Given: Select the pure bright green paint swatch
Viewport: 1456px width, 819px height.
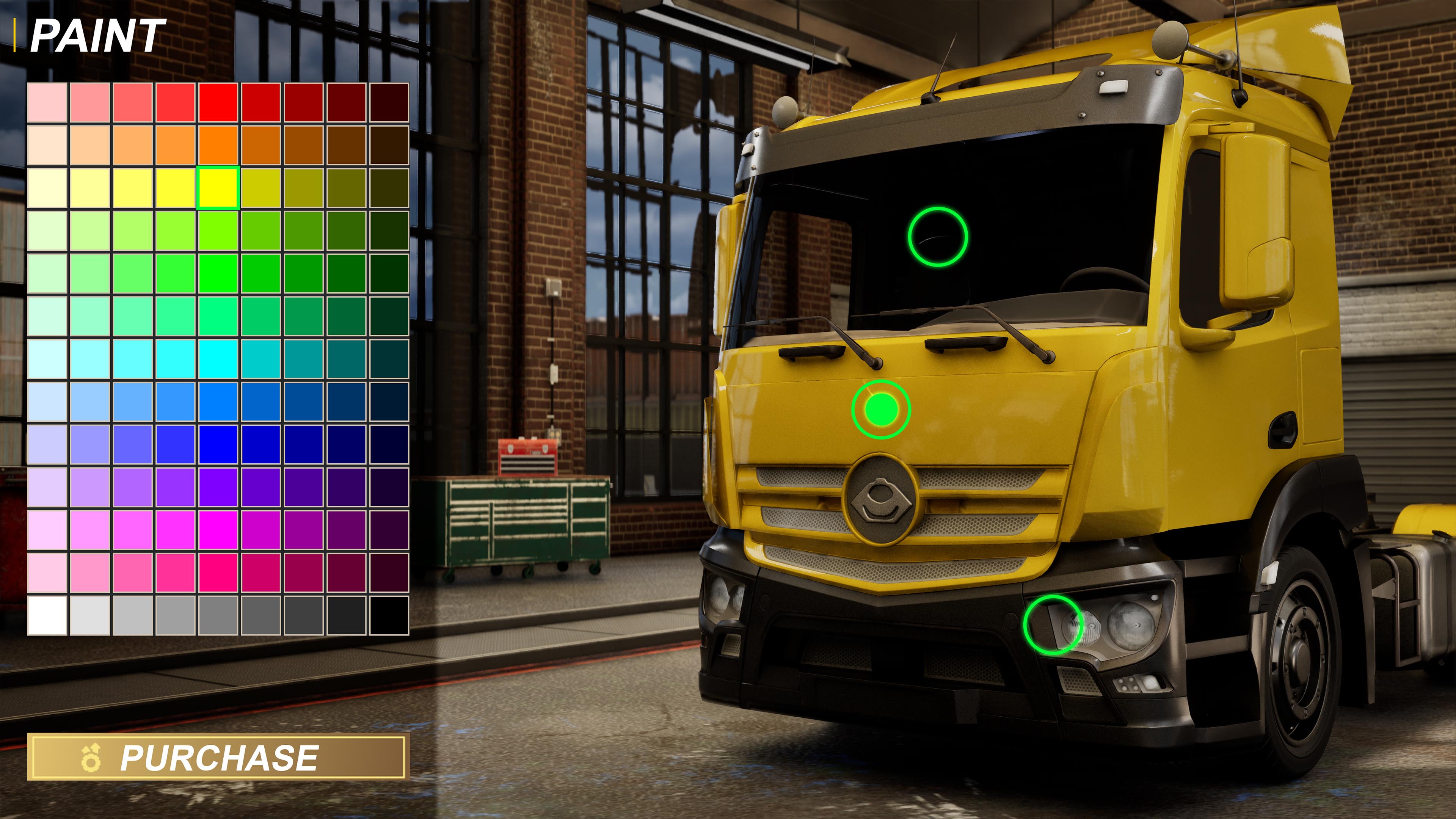Looking at the screenshot, I should [x=218, y=273].
